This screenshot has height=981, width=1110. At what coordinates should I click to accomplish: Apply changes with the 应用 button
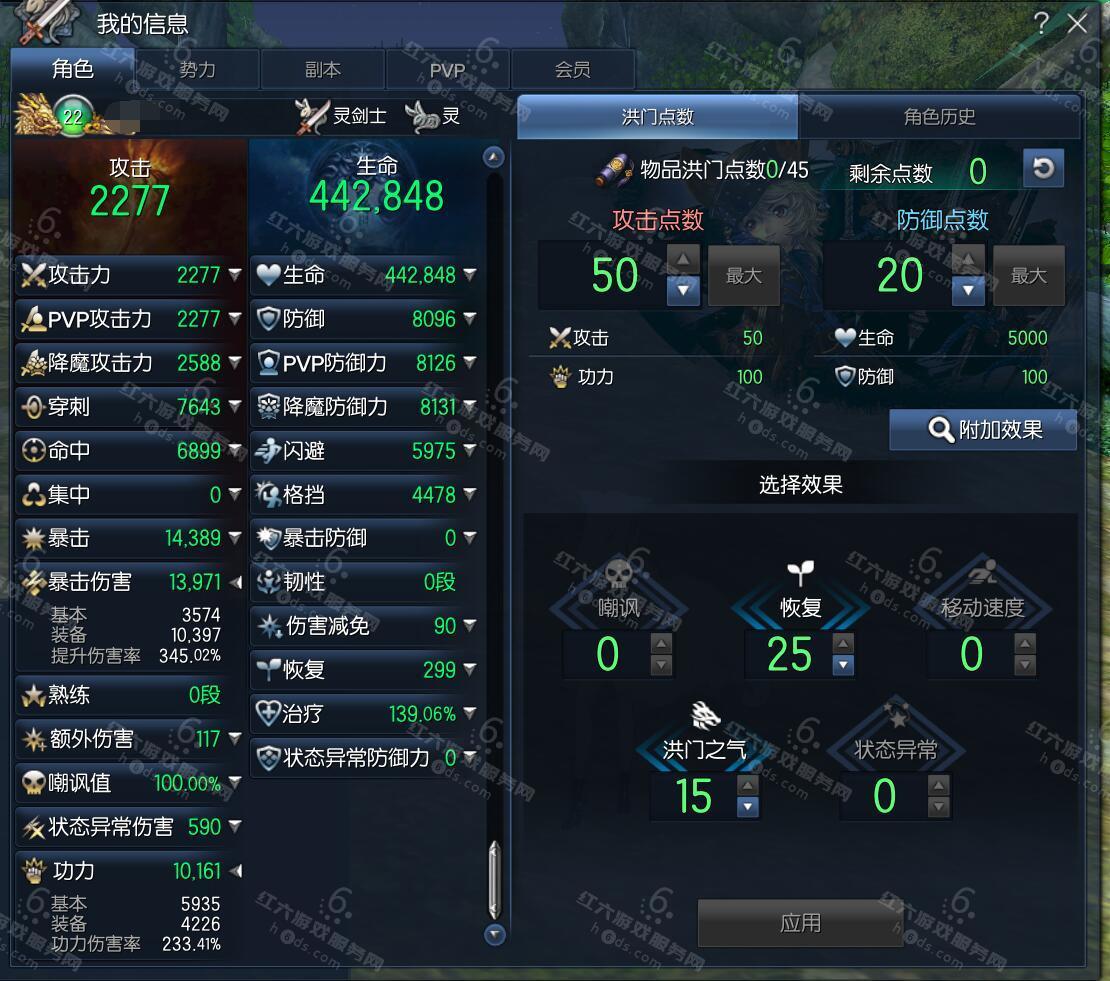point(799,922)
